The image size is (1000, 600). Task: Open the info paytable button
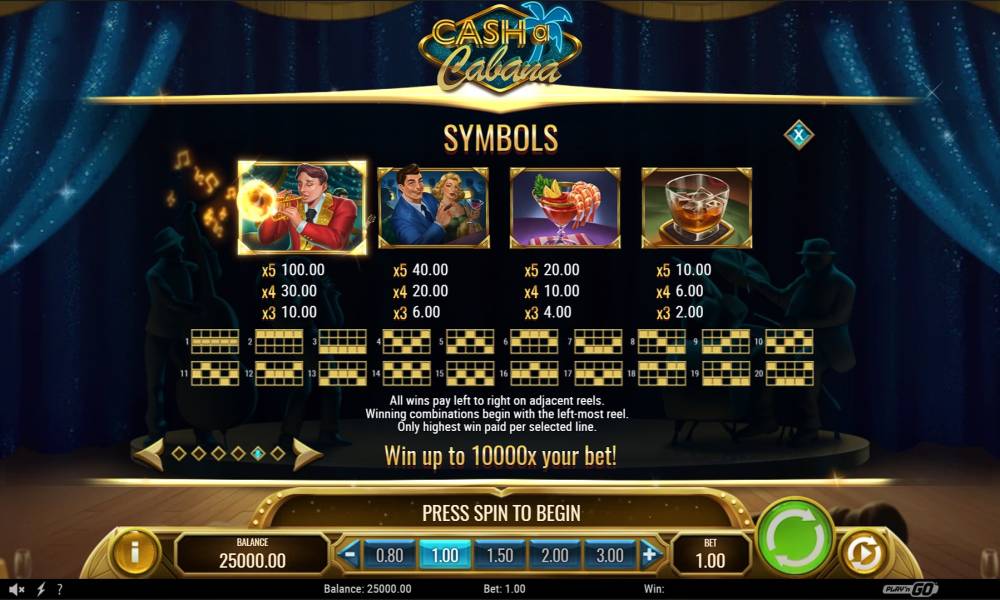(x=135, y=552)
